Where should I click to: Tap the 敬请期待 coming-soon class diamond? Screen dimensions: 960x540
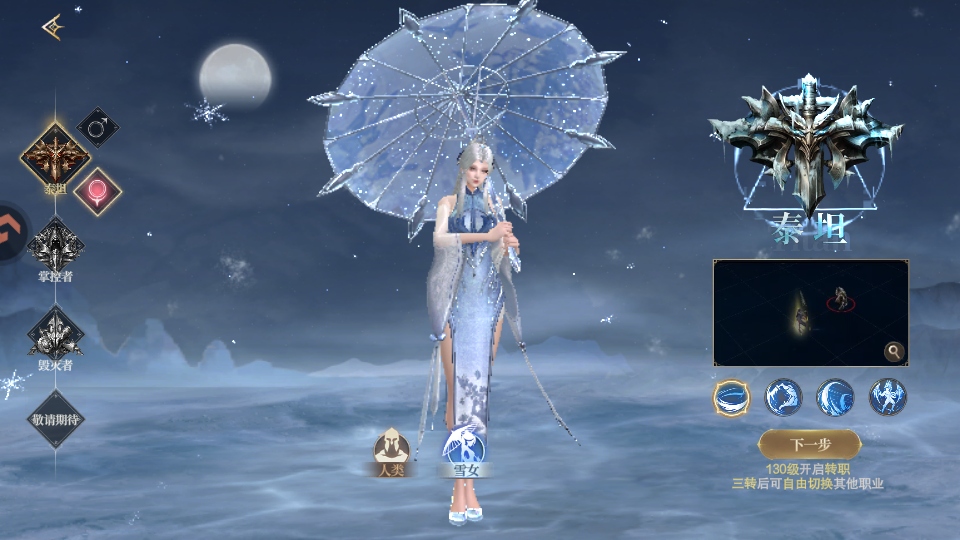coord(55,418)
